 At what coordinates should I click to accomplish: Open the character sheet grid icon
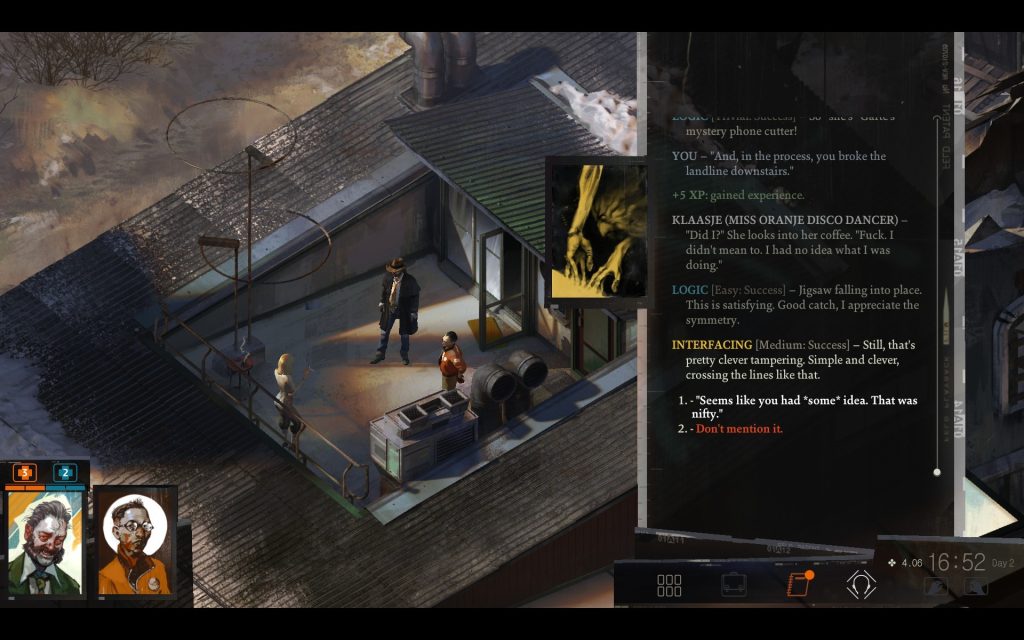669,586
